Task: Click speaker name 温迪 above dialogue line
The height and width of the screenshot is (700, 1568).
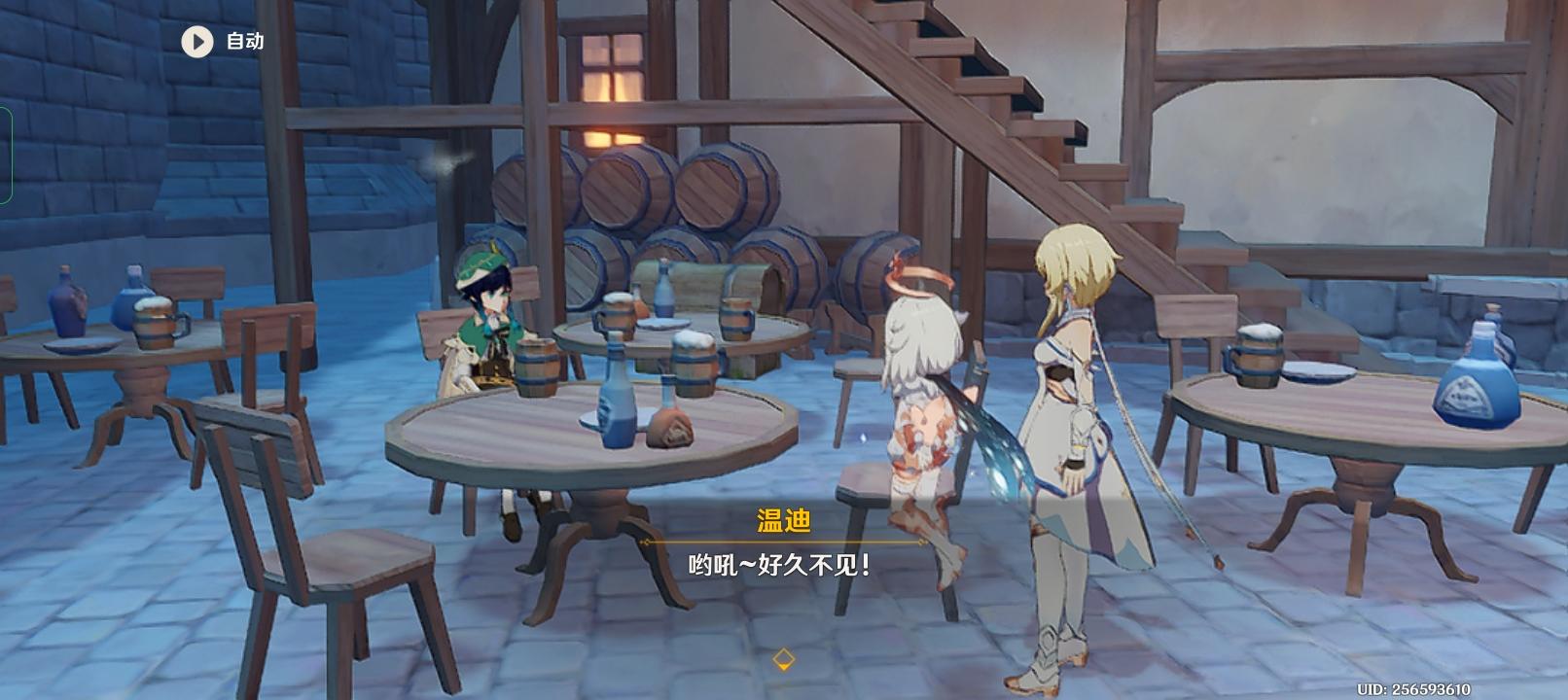Action: [783, 520]
